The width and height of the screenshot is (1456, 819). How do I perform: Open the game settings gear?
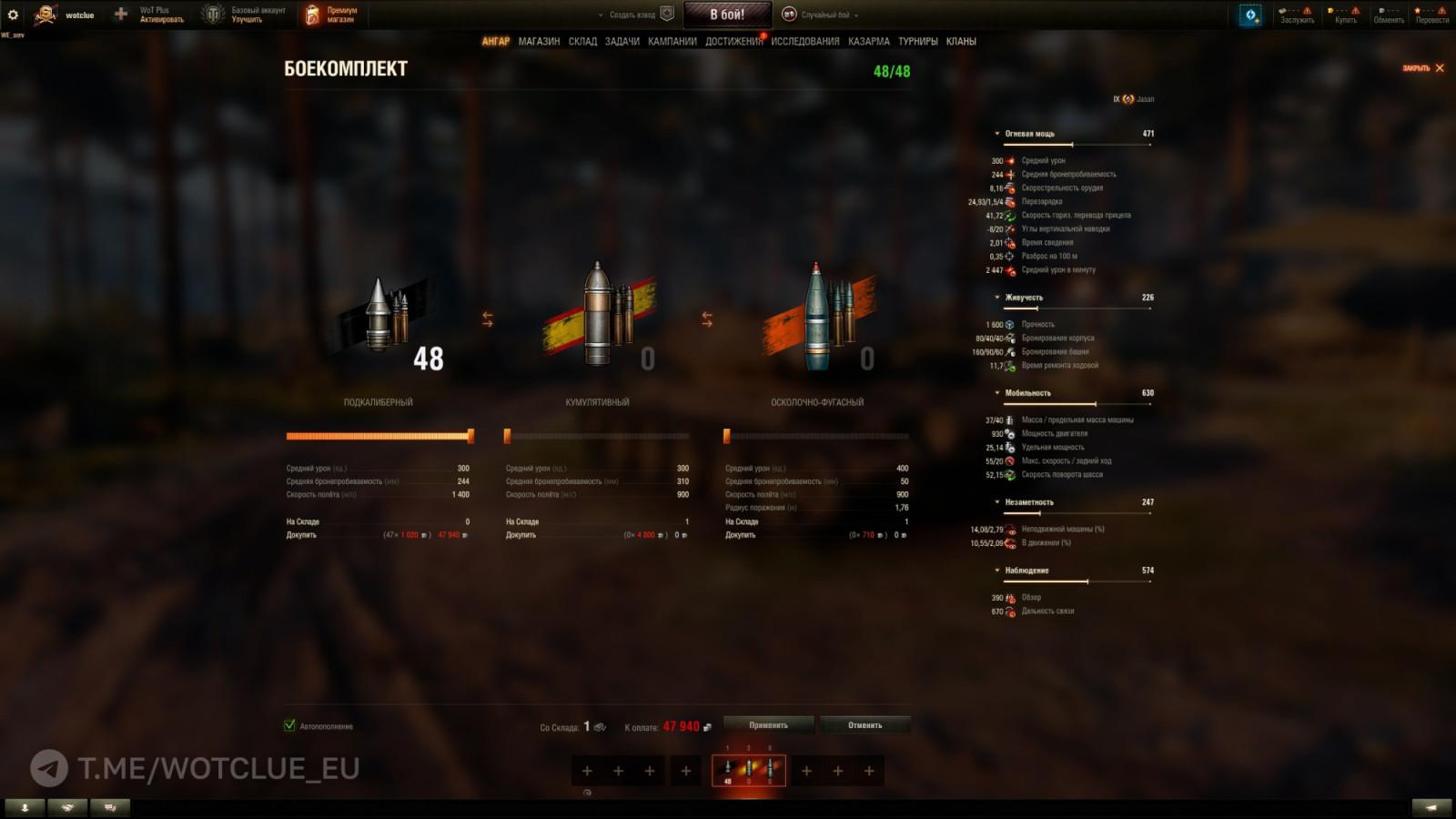13,13
